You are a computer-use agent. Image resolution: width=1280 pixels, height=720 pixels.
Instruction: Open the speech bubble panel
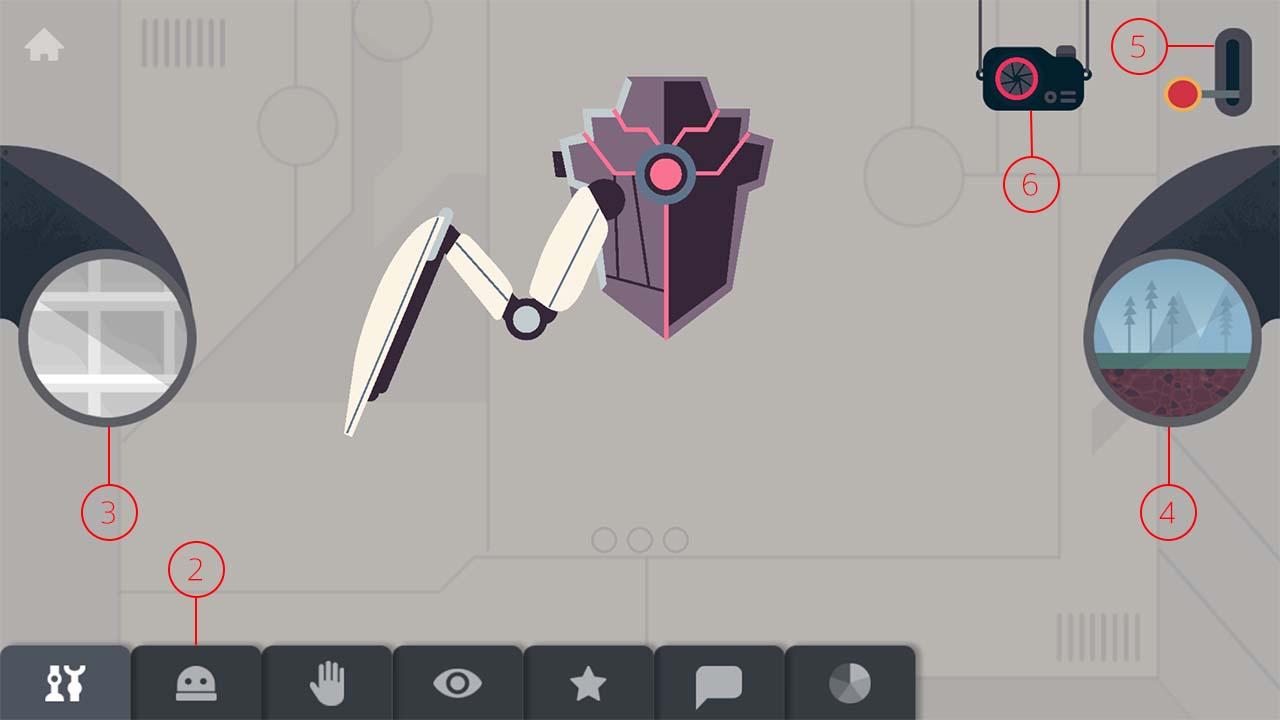(x=720, y=684)
